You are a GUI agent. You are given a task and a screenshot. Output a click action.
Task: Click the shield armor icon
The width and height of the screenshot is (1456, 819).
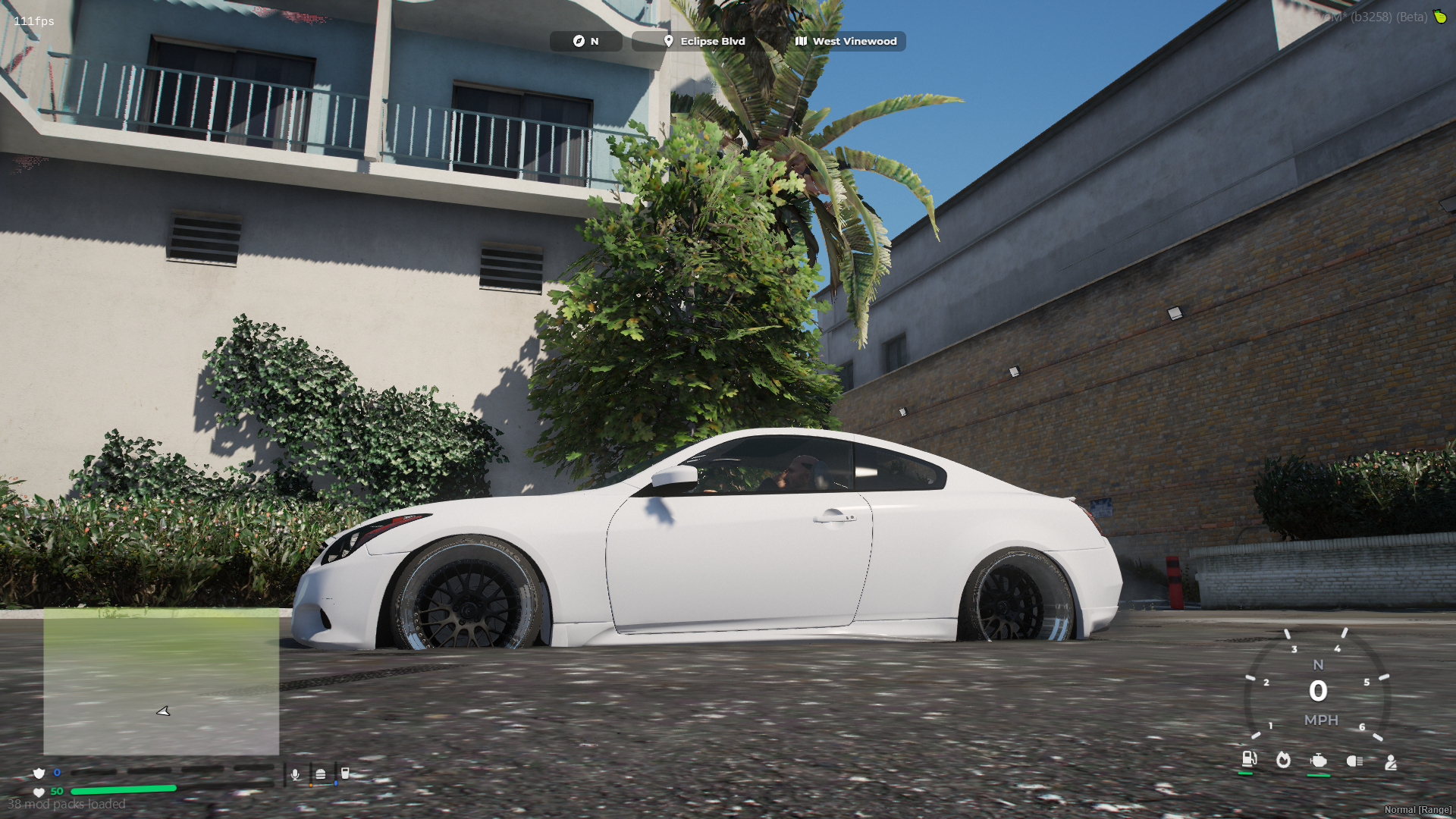tap(39, 773)
